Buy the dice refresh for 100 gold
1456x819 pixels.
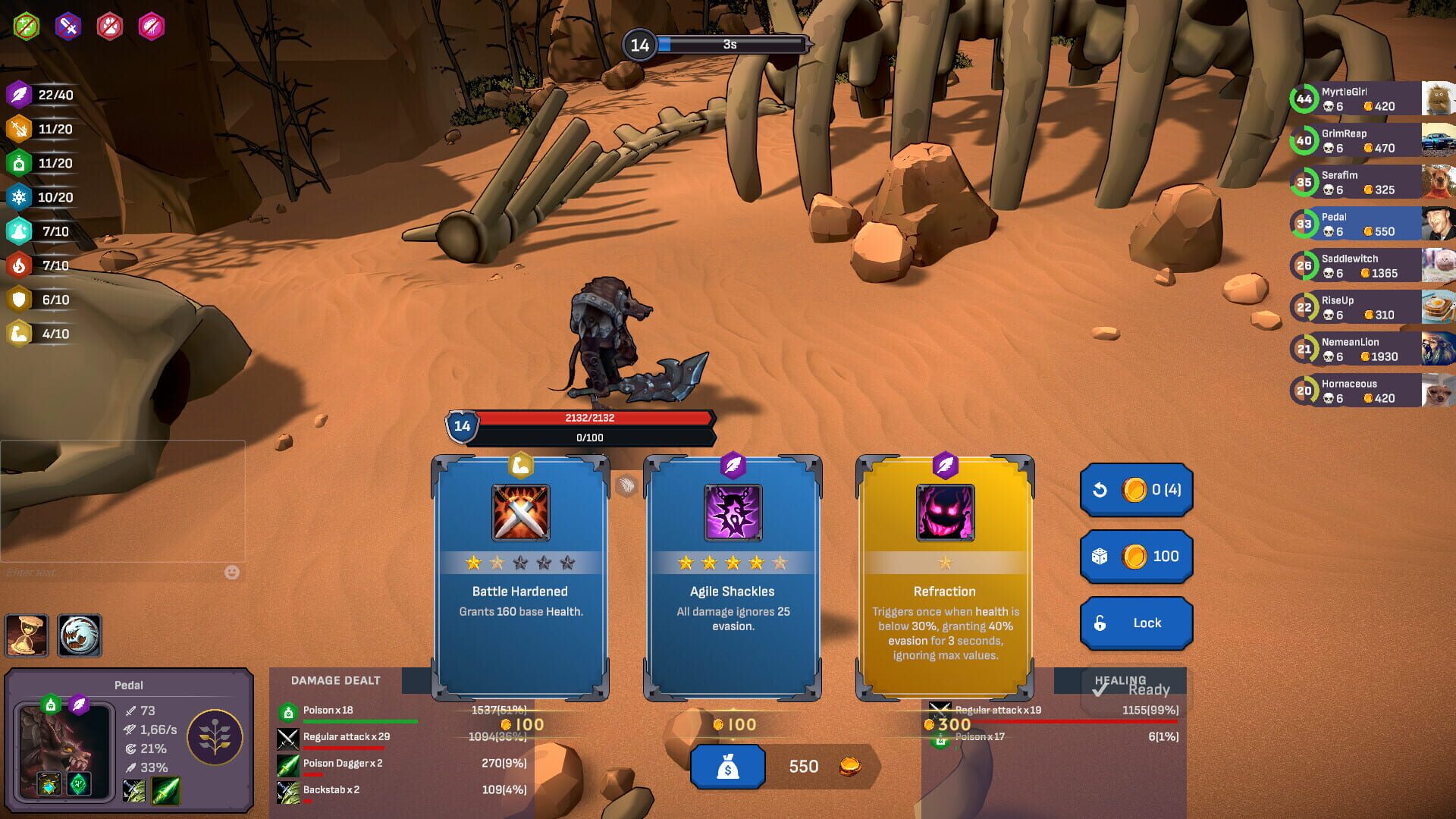[x=1135, y=556]
